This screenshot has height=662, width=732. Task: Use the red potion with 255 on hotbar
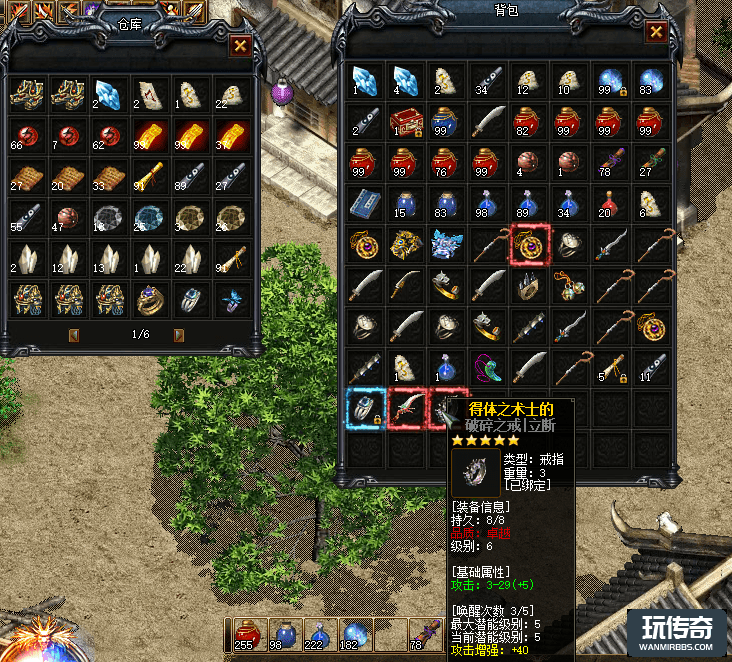tap(246, 636)
